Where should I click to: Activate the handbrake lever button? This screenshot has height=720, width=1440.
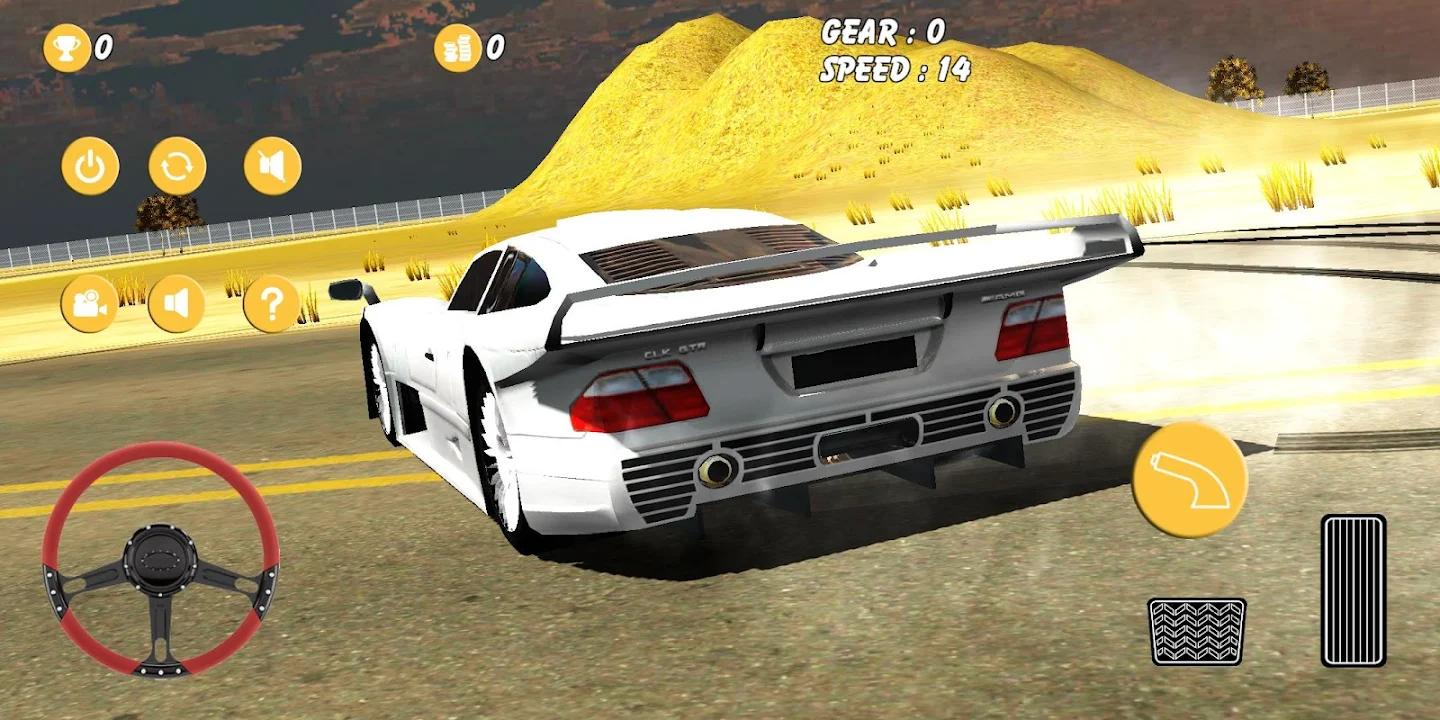point(1189,480)
